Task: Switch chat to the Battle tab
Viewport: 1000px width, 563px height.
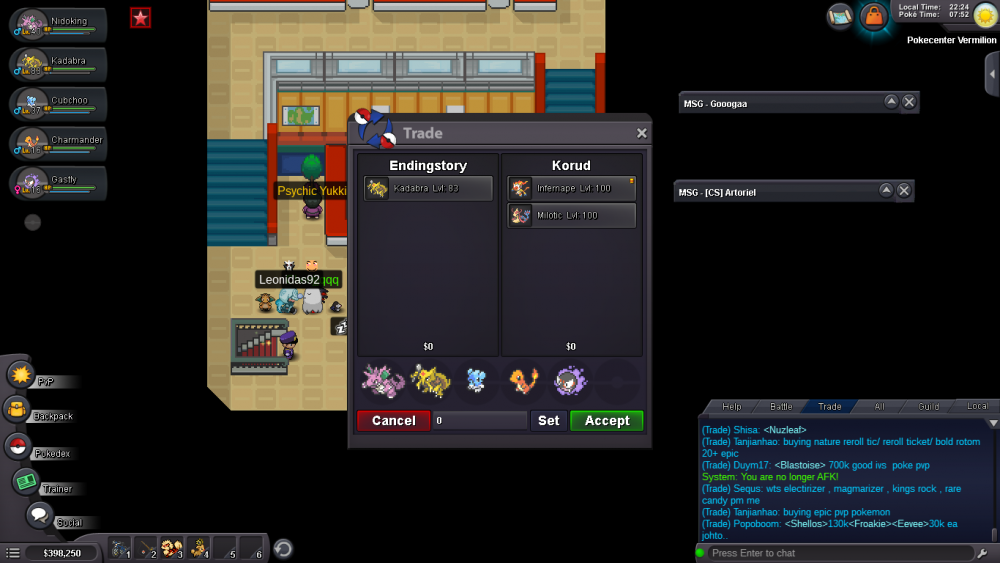Action: pos(781,407)
